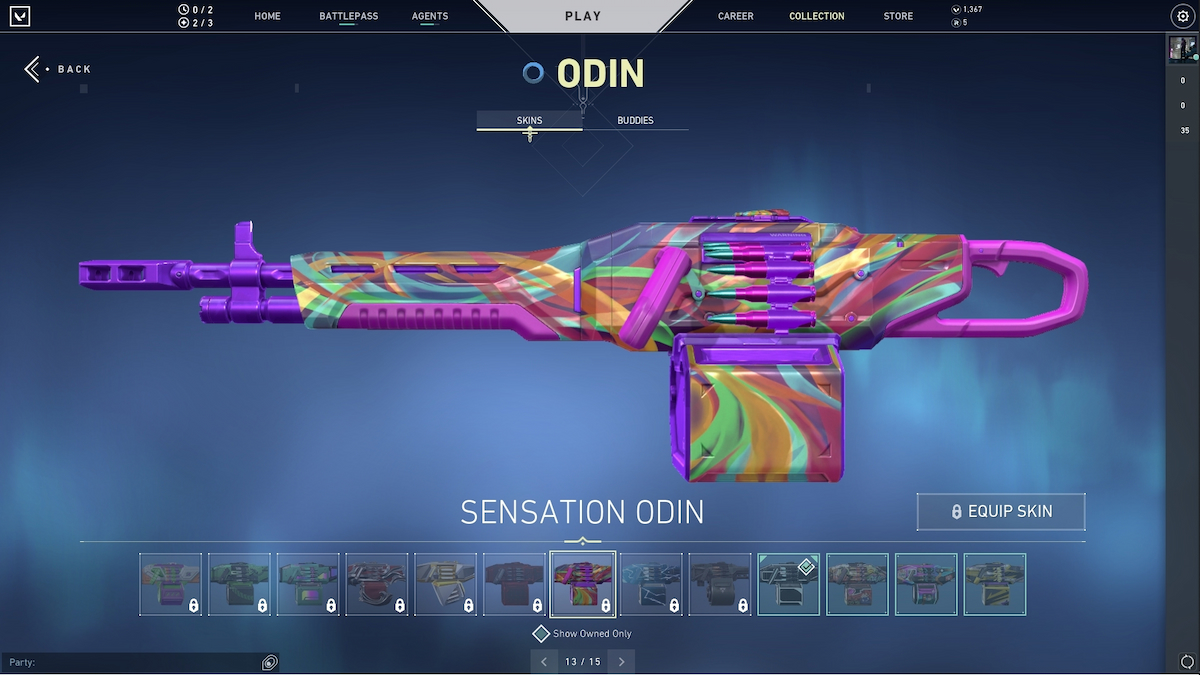This screenshot has width=1200, height=675.
Task: Open the Agents menu
Action: pos(430,16)
